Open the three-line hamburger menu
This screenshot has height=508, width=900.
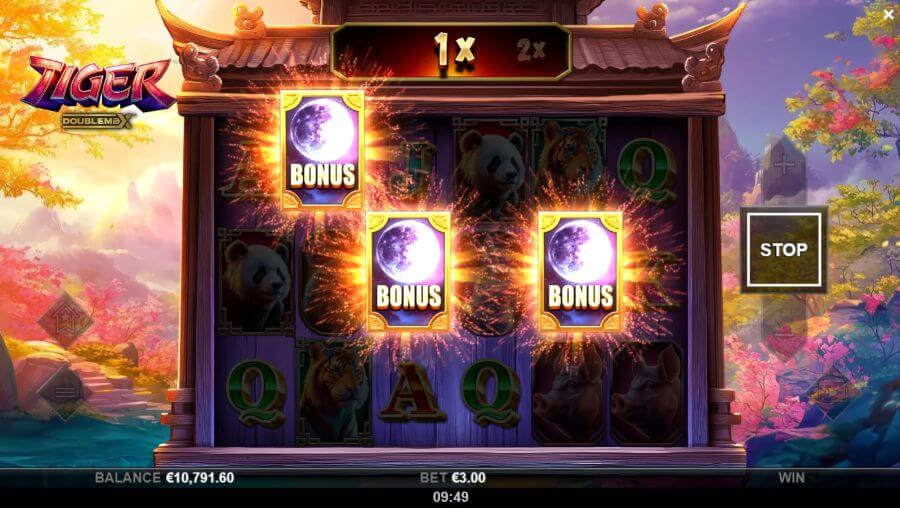click(x=65, y=390)
